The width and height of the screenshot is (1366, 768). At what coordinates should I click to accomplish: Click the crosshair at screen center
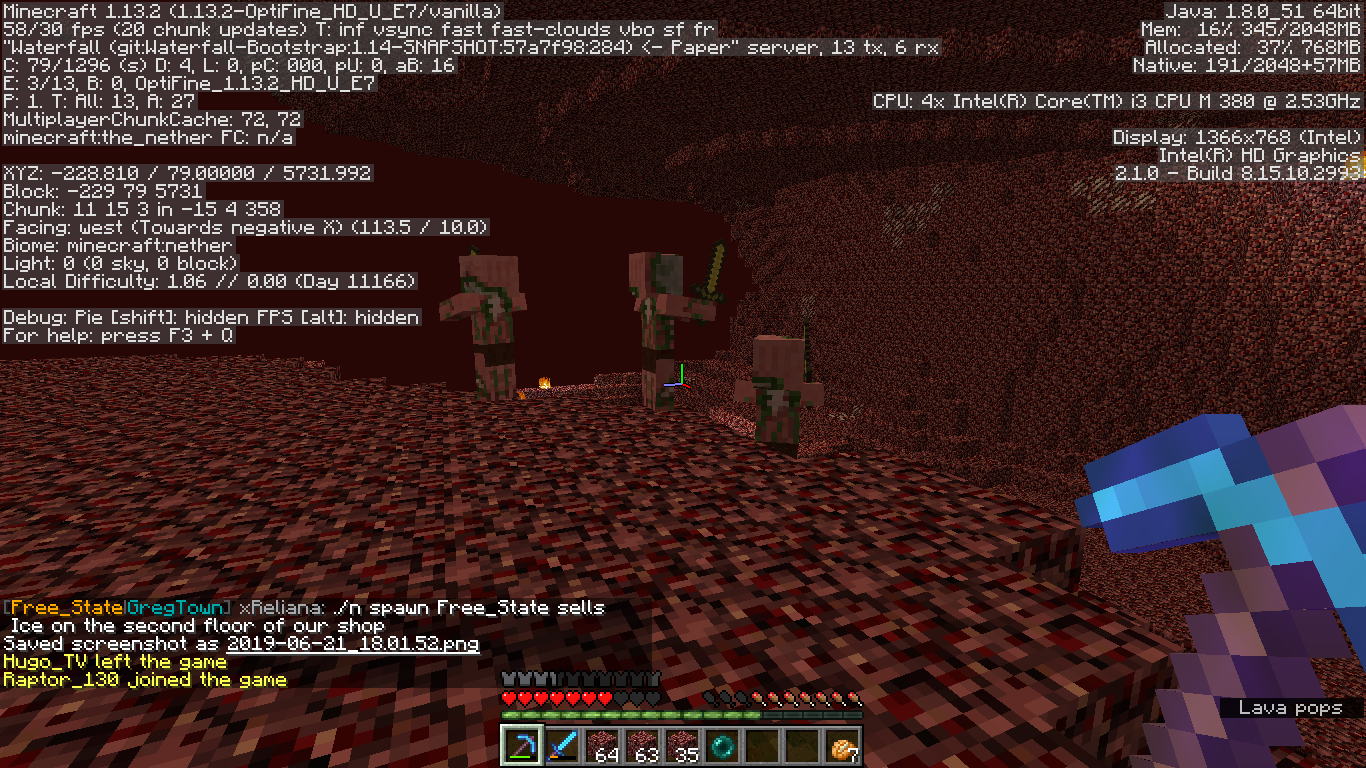tap(683, 384)
